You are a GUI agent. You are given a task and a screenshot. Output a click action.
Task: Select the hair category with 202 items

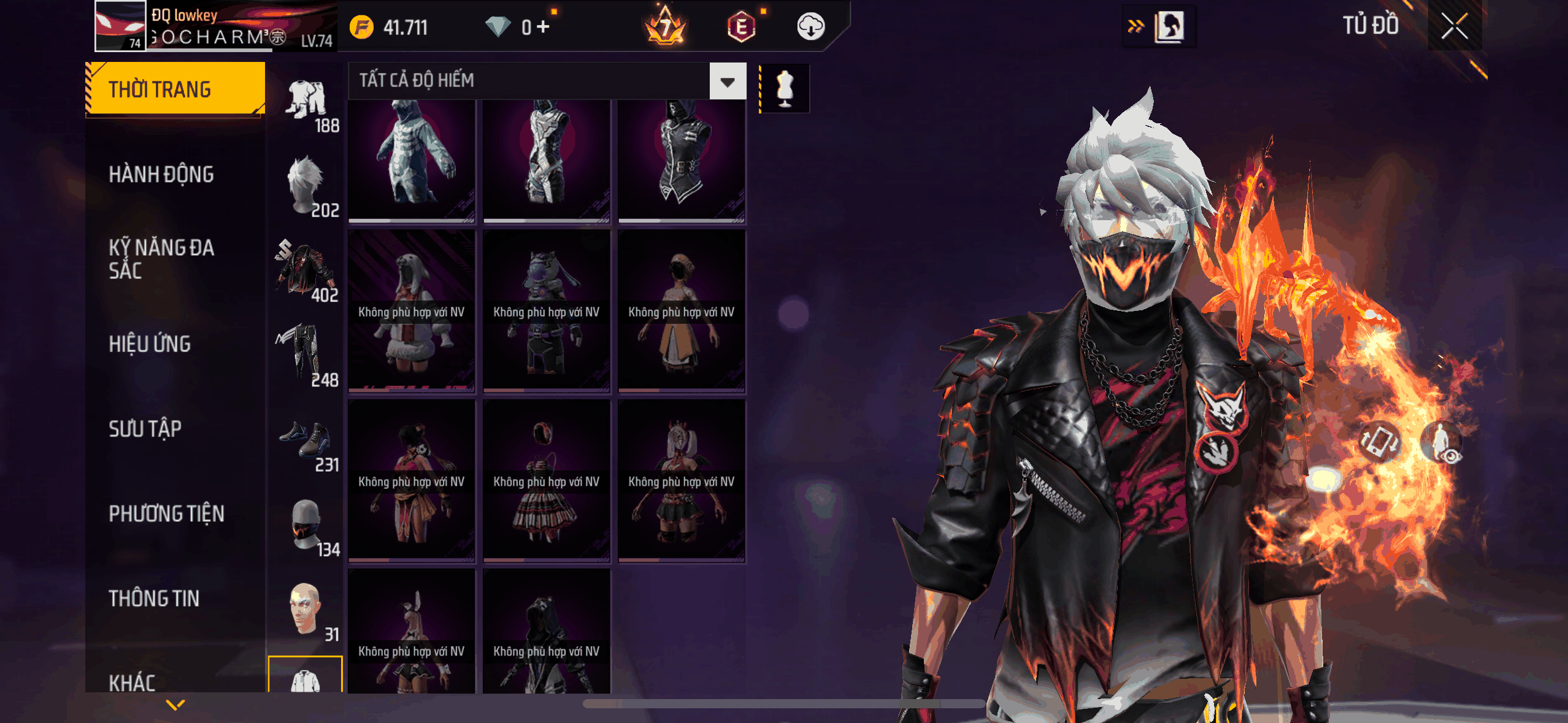click(x=306, y=188)
